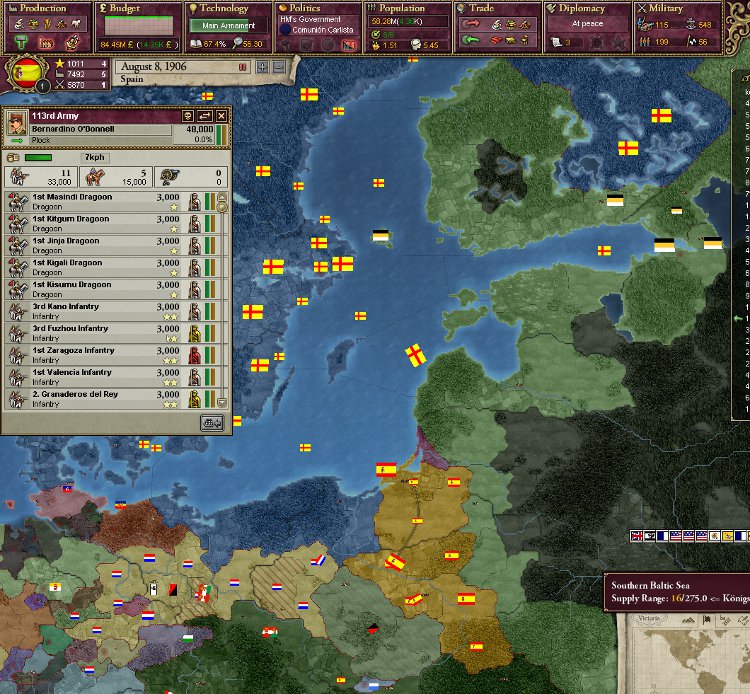Increase game speed with plus button
This screenshot has height=694, width=750.
click(x=262, y=67)
